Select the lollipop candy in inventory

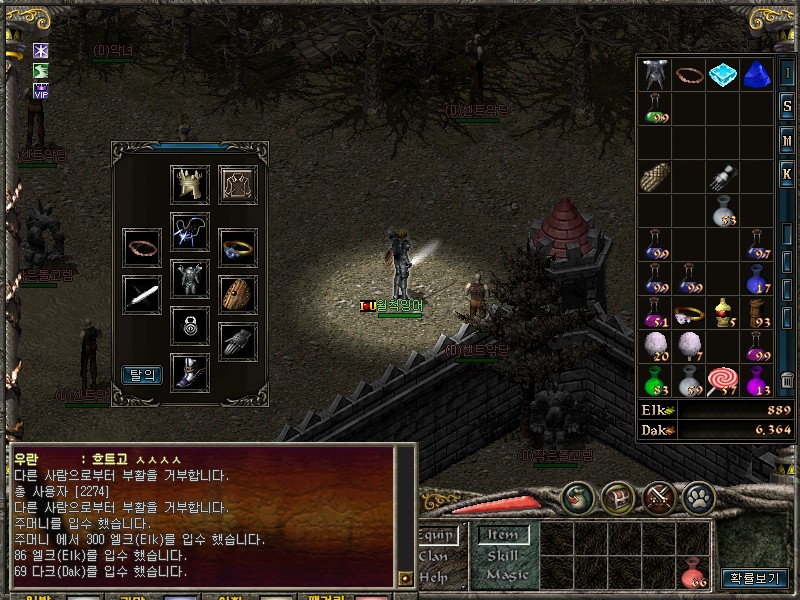pos(722,380)
